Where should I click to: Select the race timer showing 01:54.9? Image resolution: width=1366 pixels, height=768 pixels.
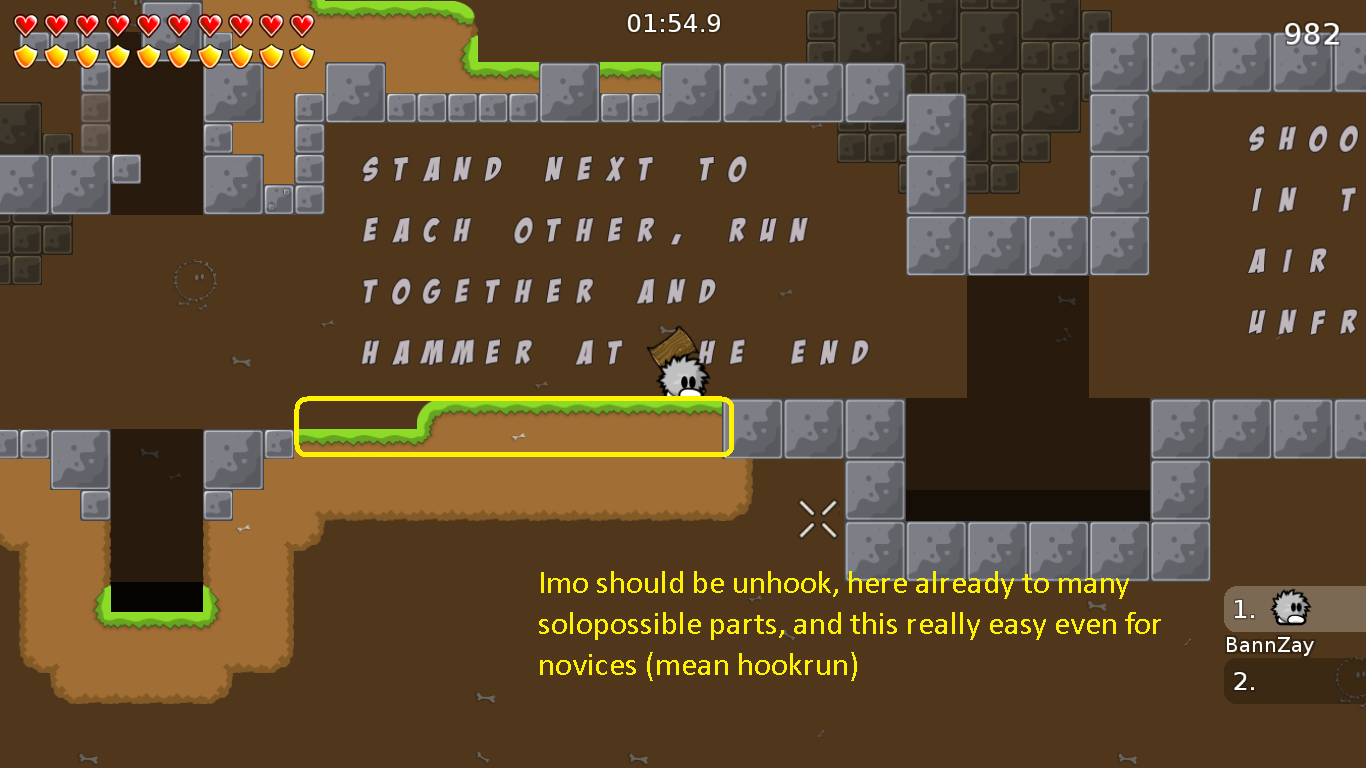pyautogui.click(x=672, y=22)
